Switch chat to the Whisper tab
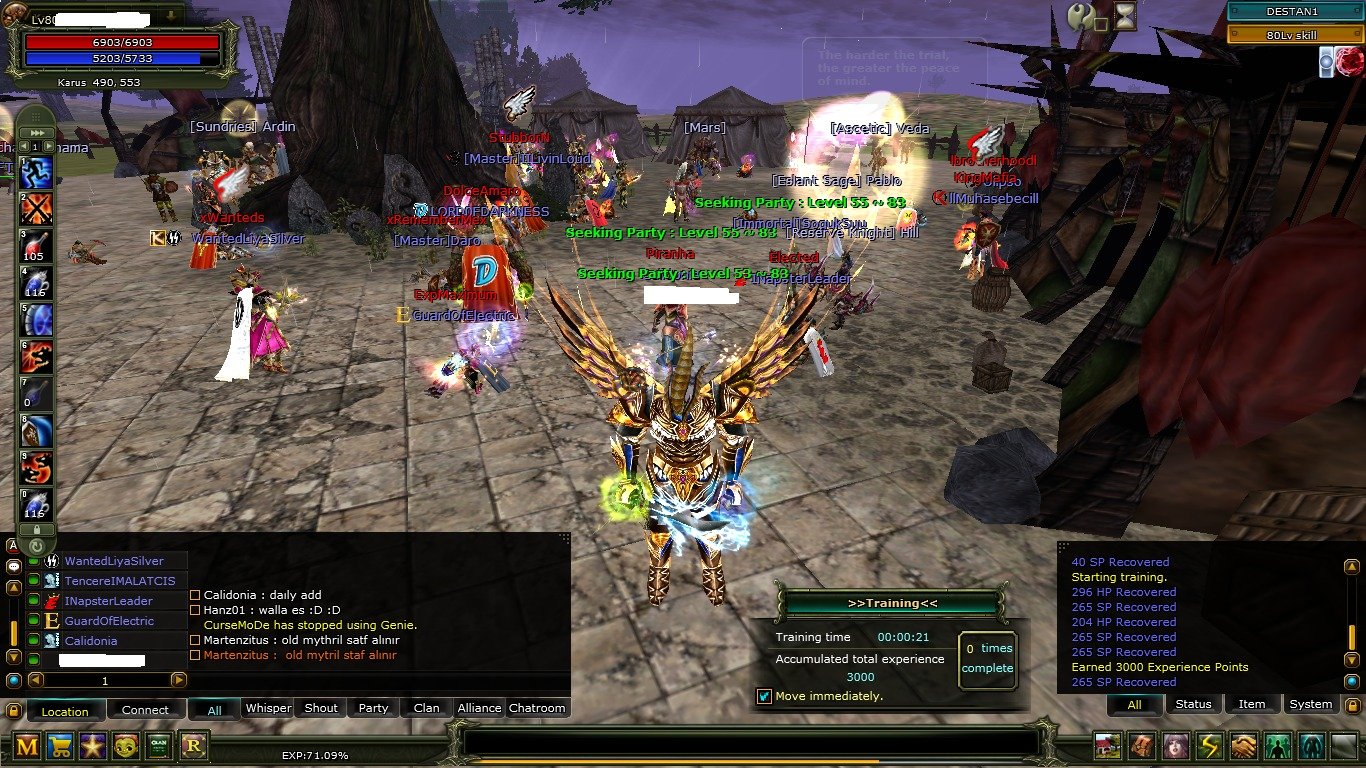Viewport: 1366px width, 768px height. point(268,708)
